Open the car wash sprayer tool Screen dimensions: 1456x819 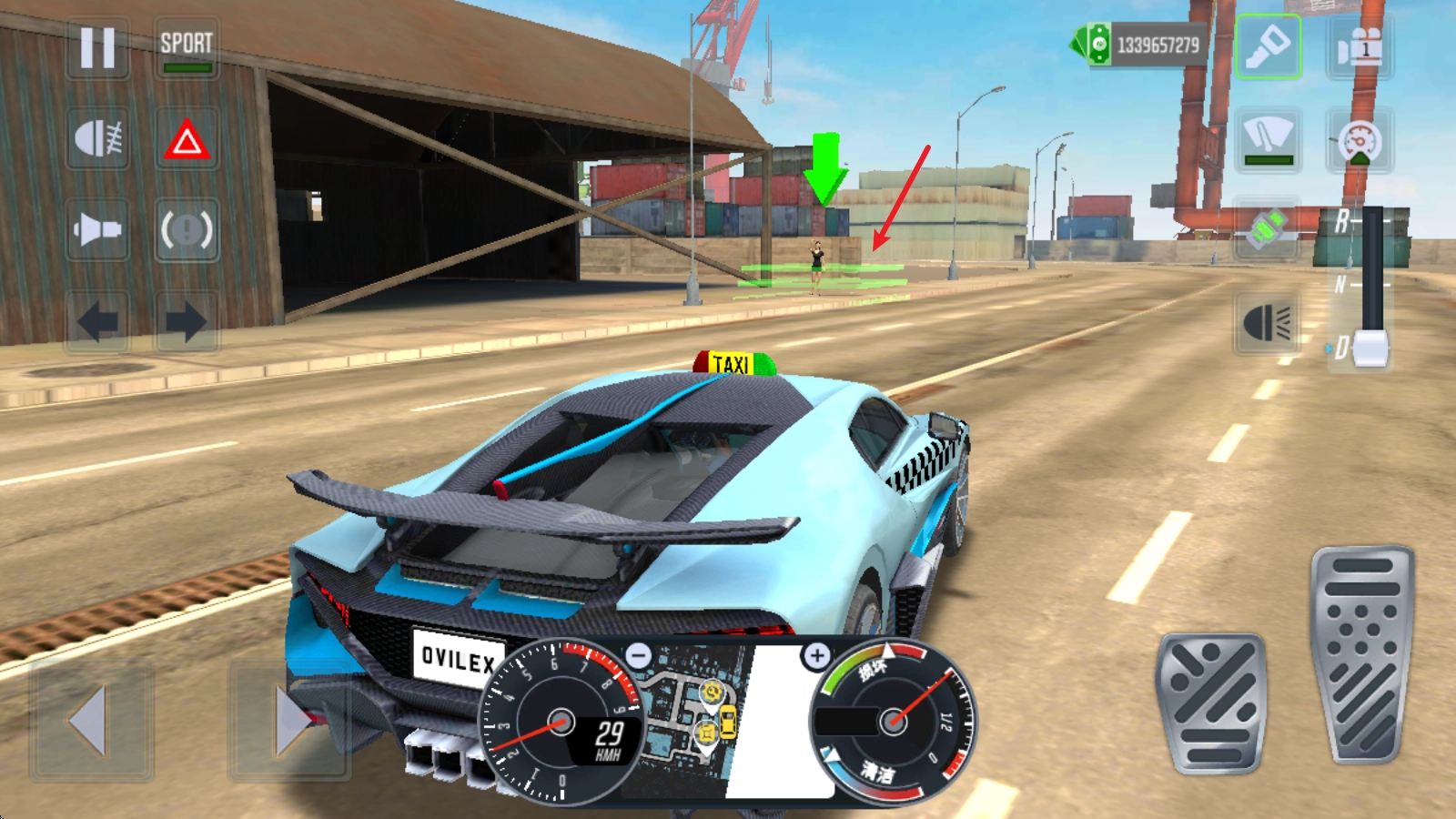[1268, 46]
